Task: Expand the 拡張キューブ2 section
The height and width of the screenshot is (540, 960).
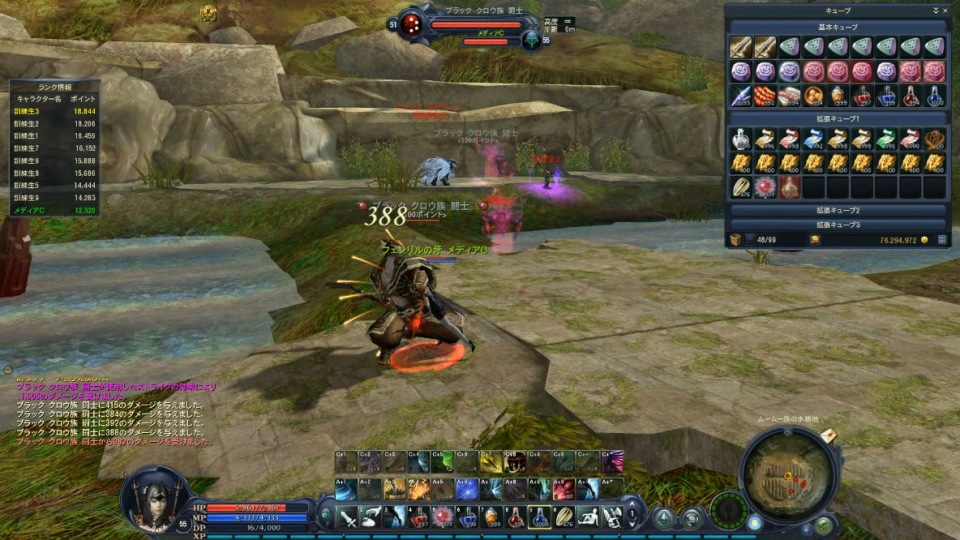Action: (x=837, y=211)
